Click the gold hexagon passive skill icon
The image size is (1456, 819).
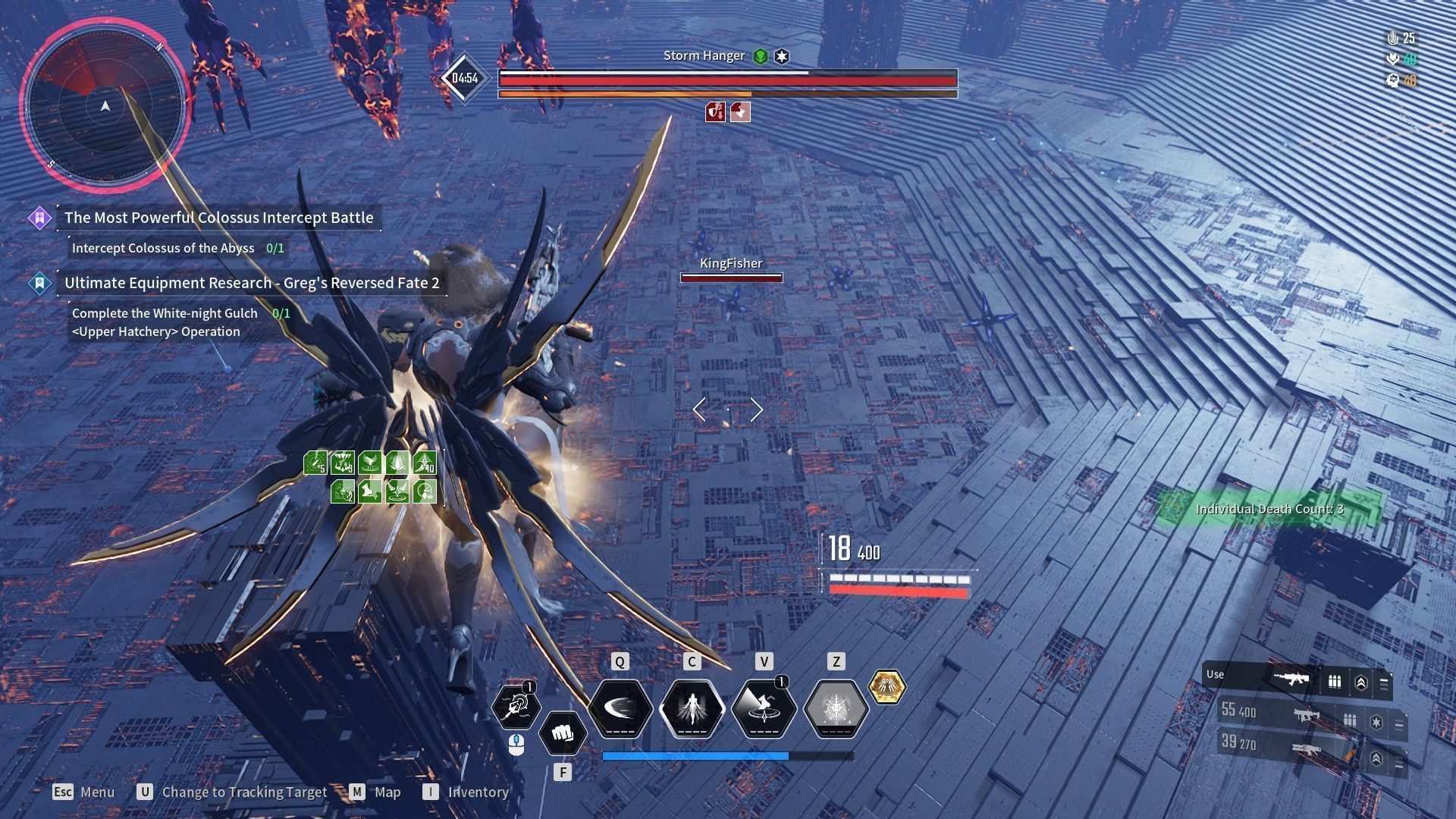point(886,687)
